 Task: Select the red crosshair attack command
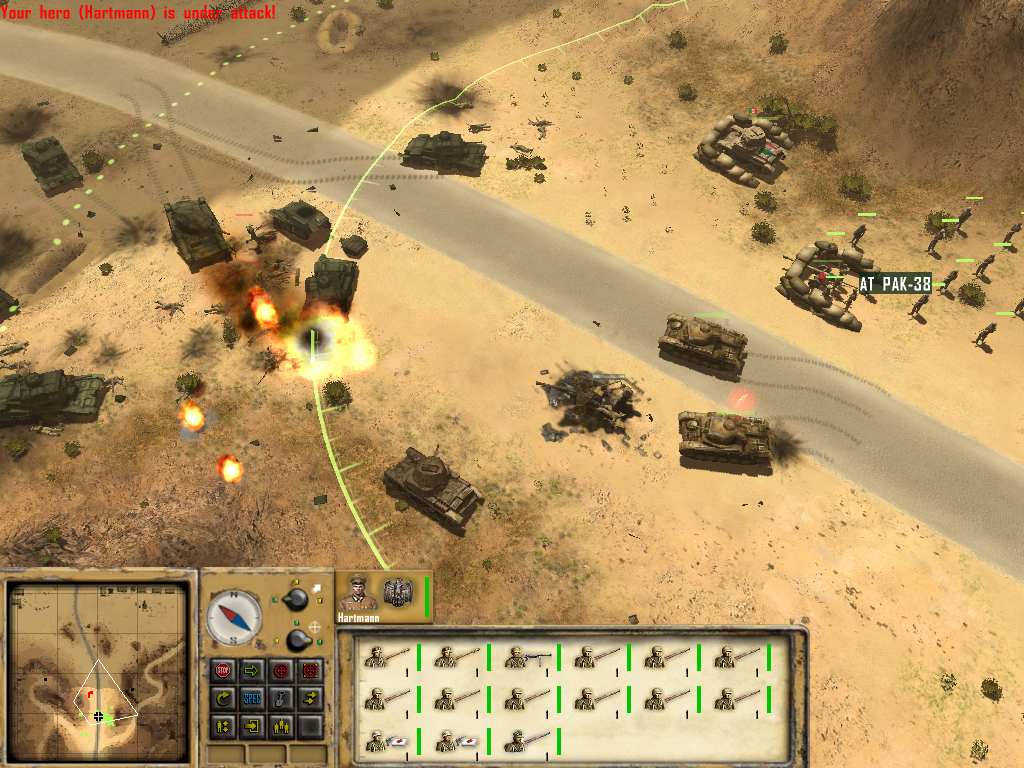281,670
